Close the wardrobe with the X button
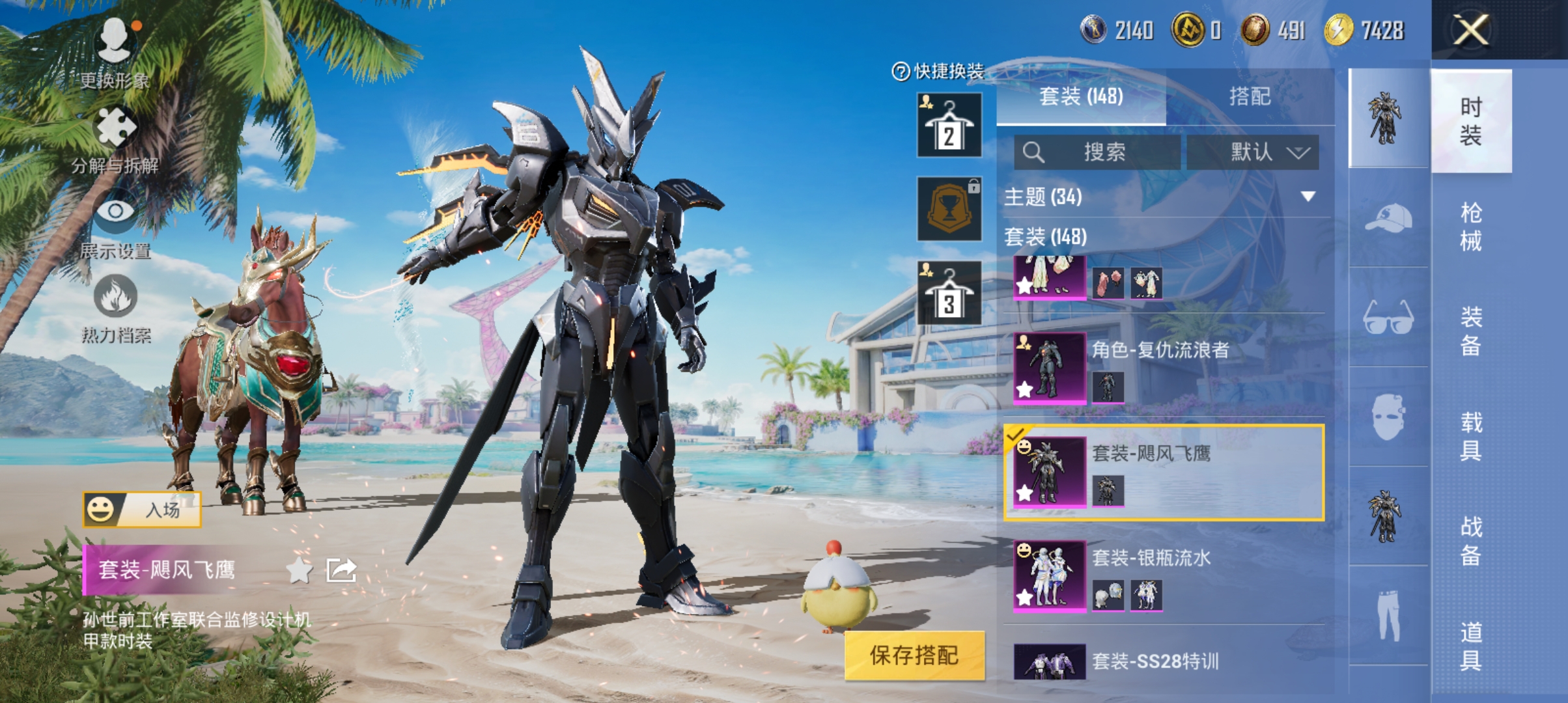 tap(1470, 31)
